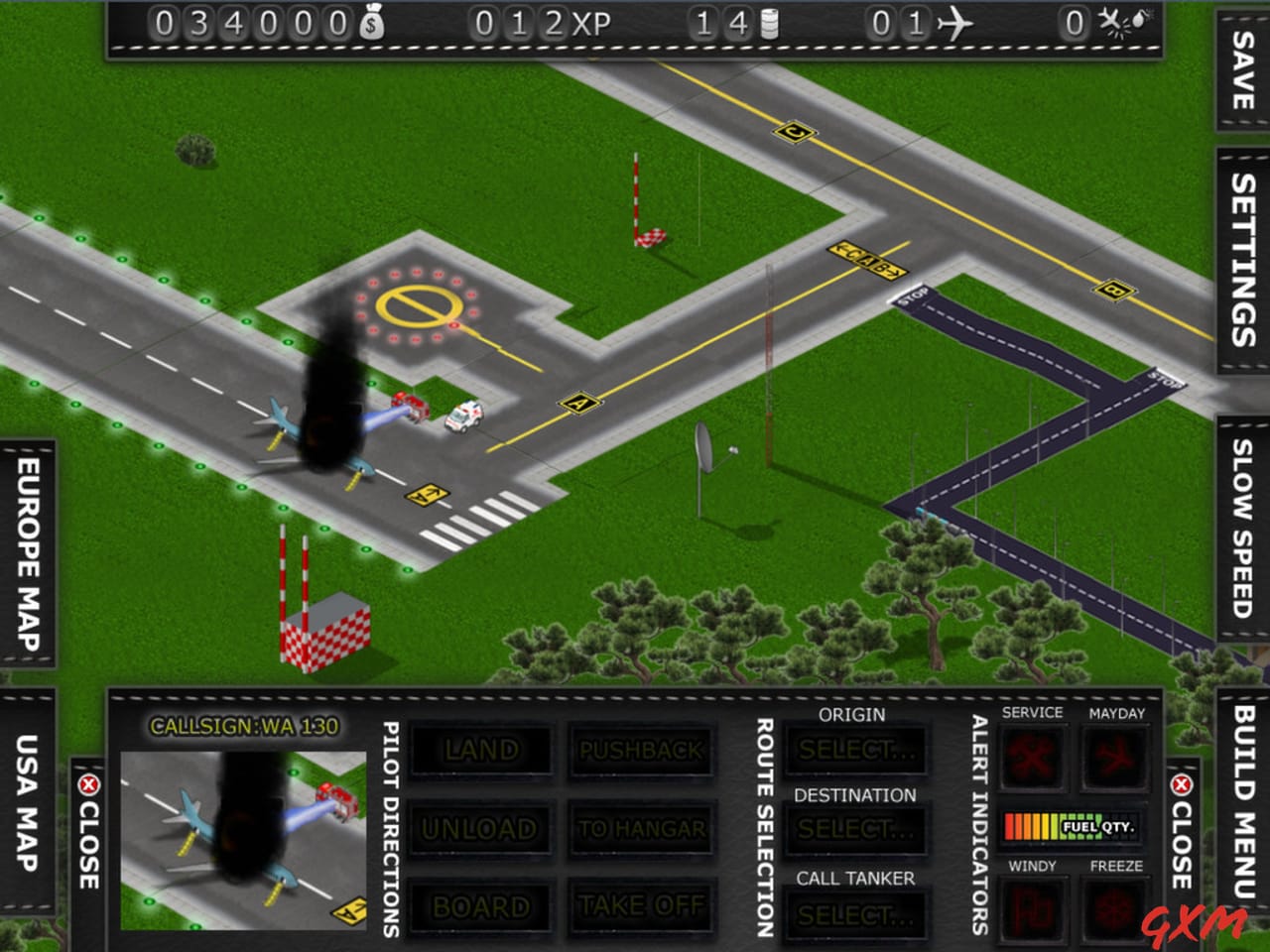
Task: Click the money bag icon in the top bar
Action: tap(373, 21)
